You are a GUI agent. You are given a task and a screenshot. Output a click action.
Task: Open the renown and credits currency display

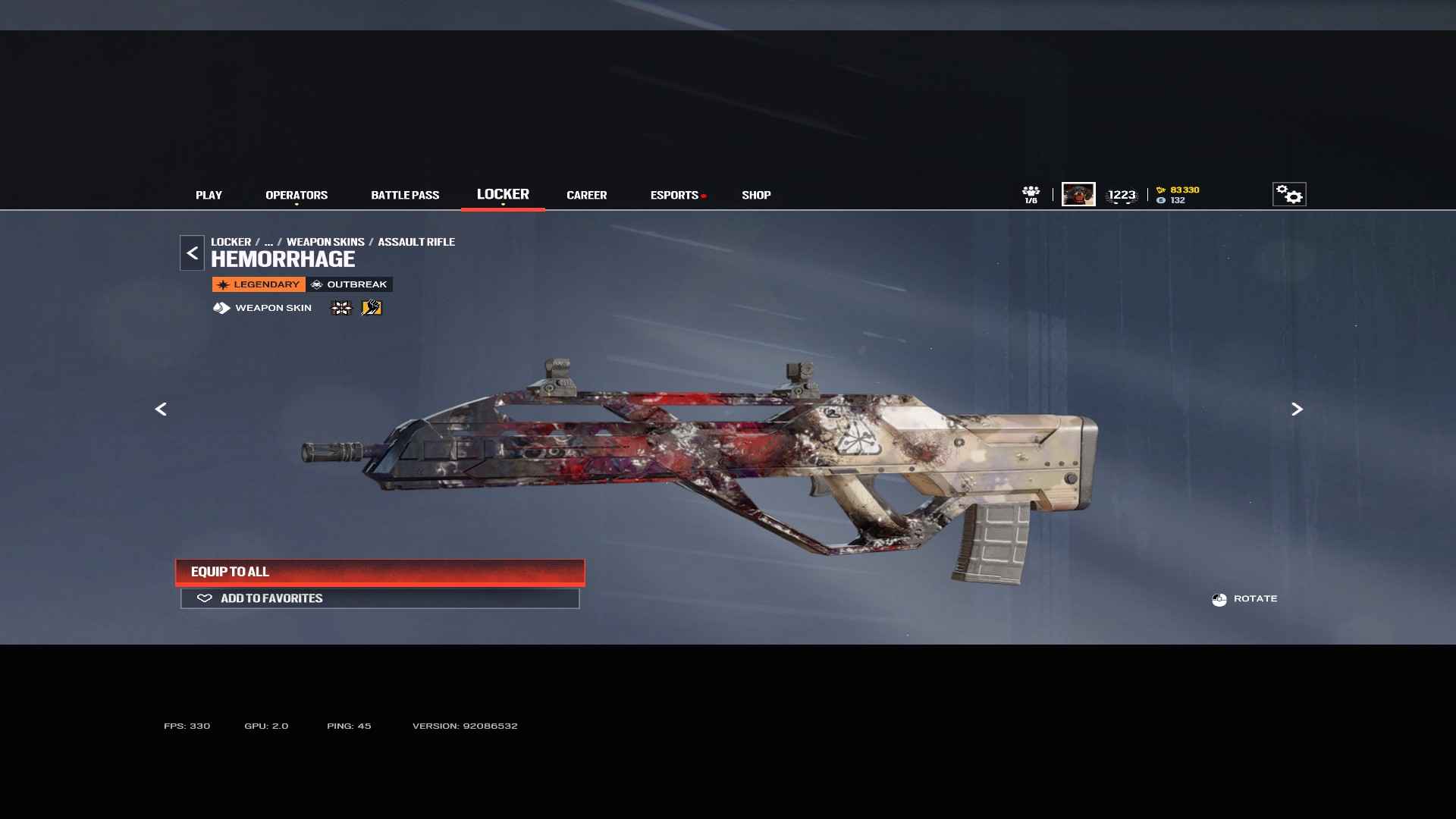1178,195
